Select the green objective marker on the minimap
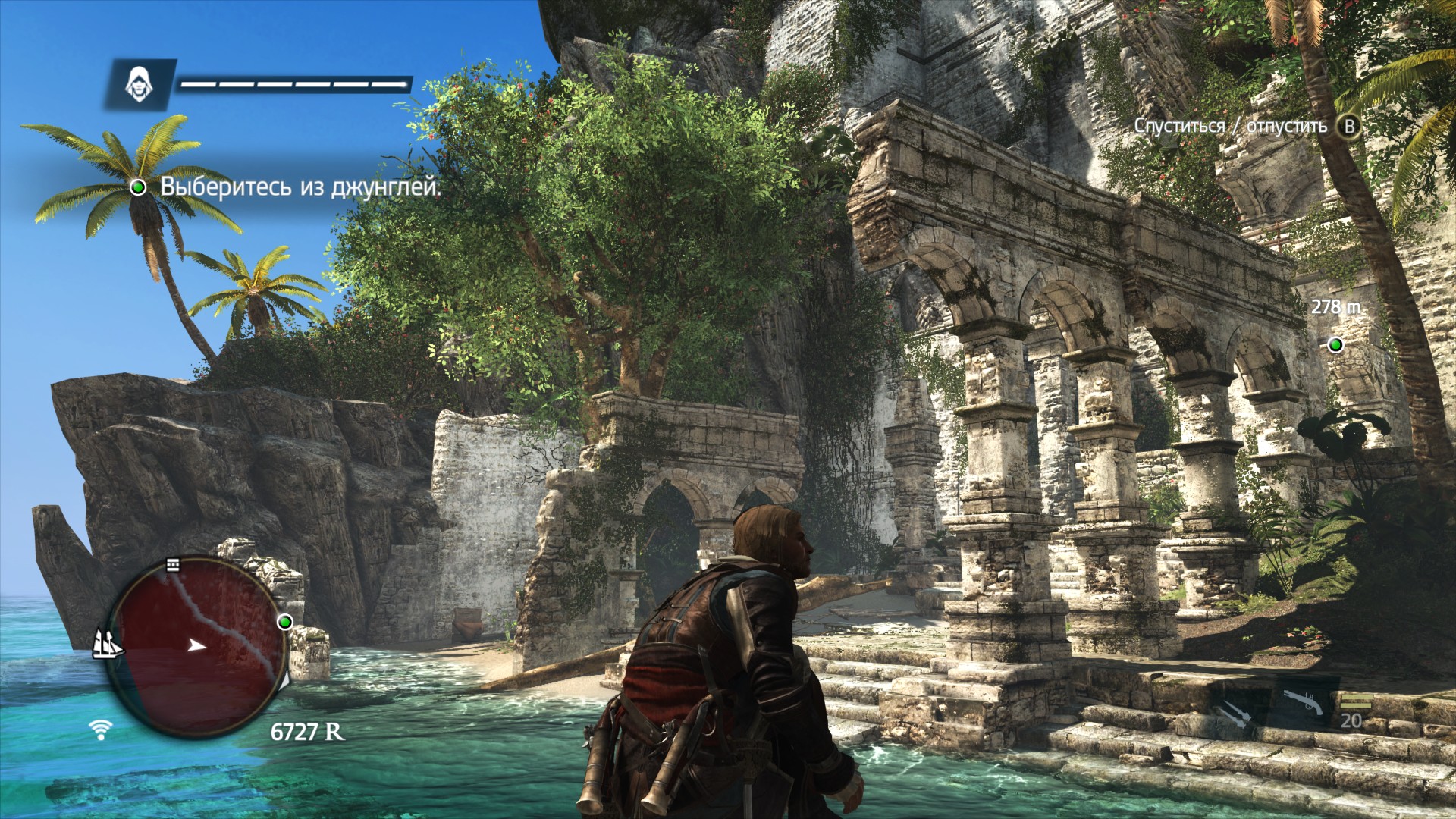The height and width of the screenshot is (819, 1456). pos(285,622)
